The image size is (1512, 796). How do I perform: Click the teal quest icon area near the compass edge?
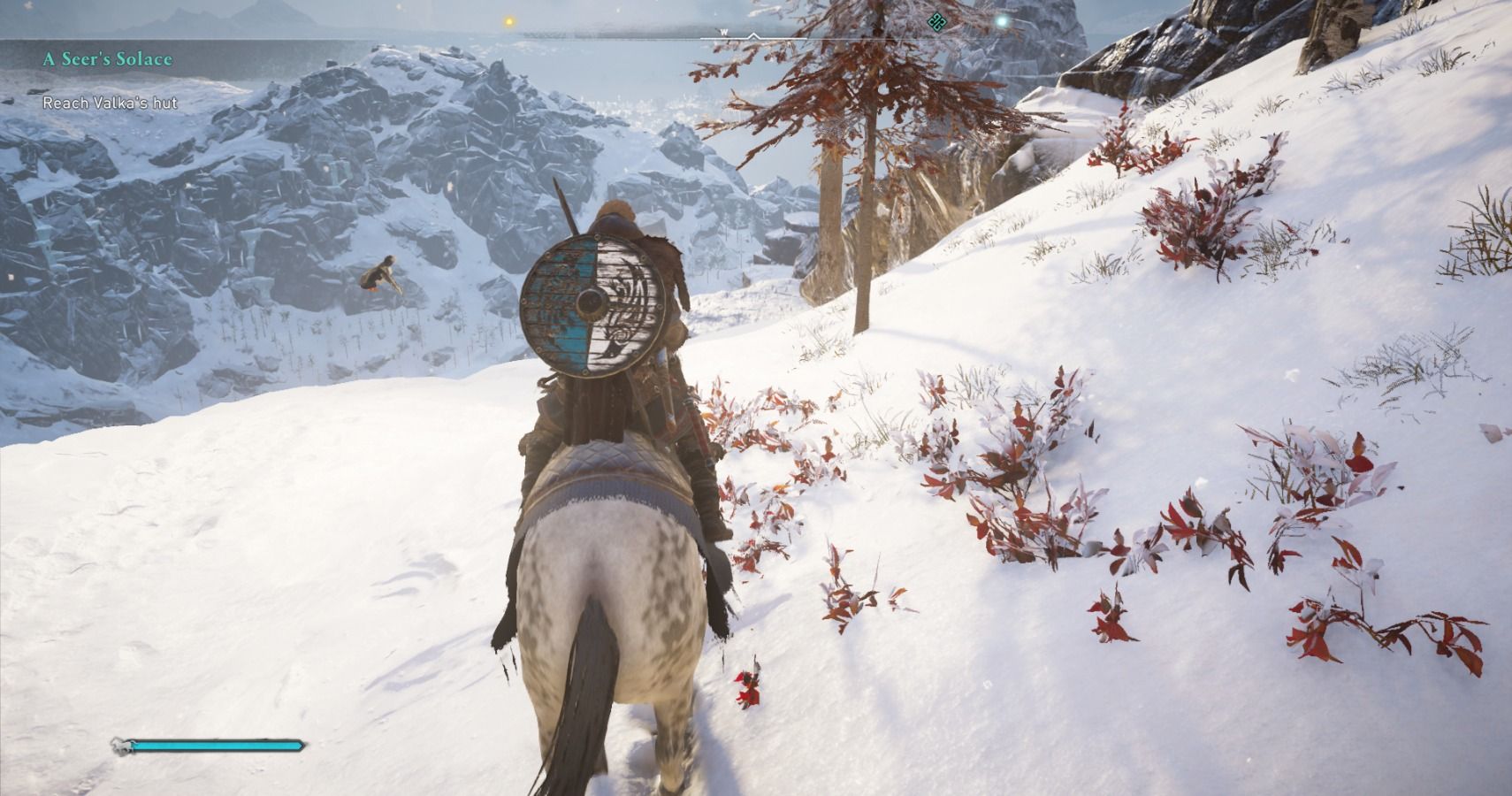point(937,21)
